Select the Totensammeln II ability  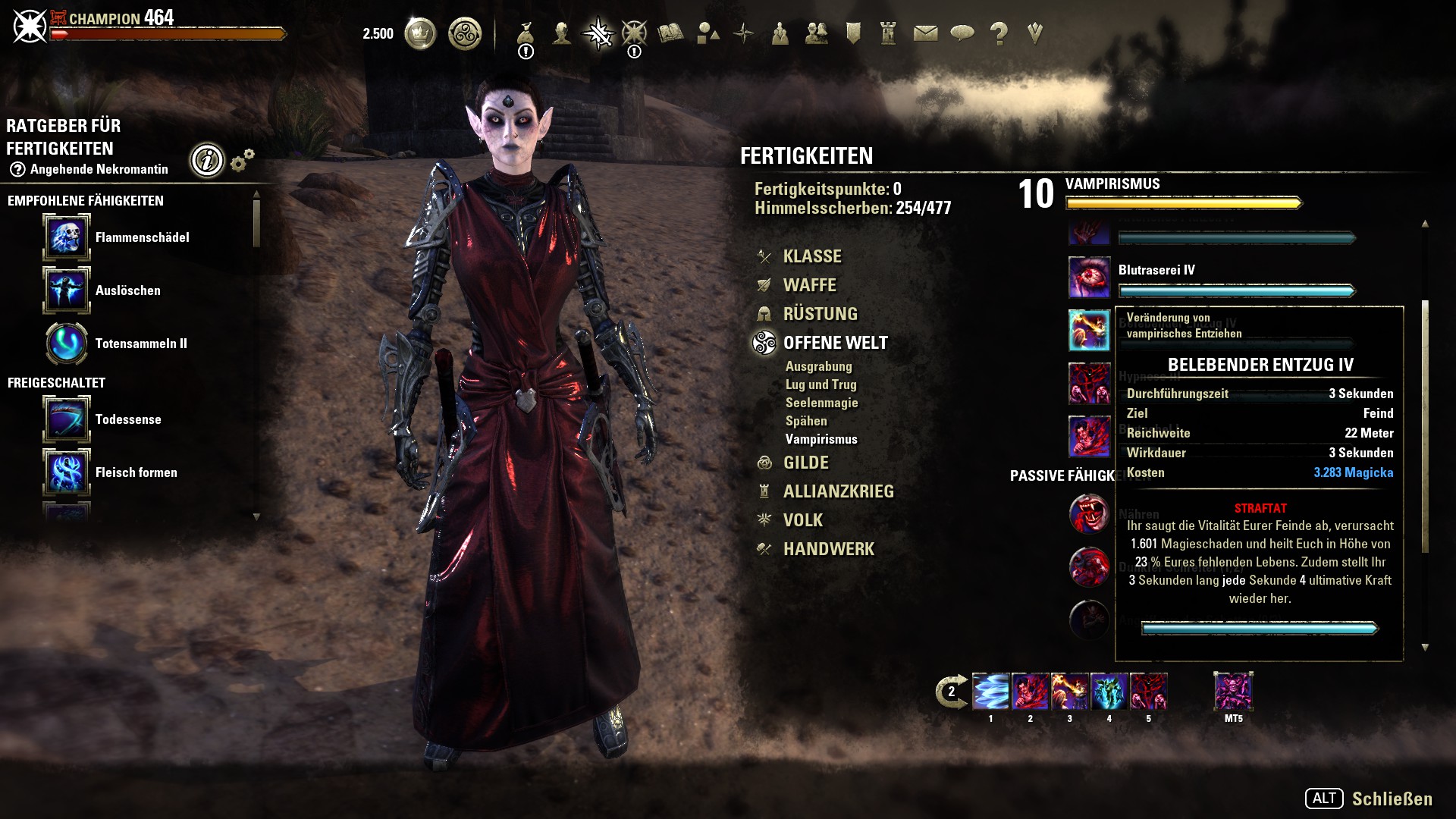click(67, 344)
